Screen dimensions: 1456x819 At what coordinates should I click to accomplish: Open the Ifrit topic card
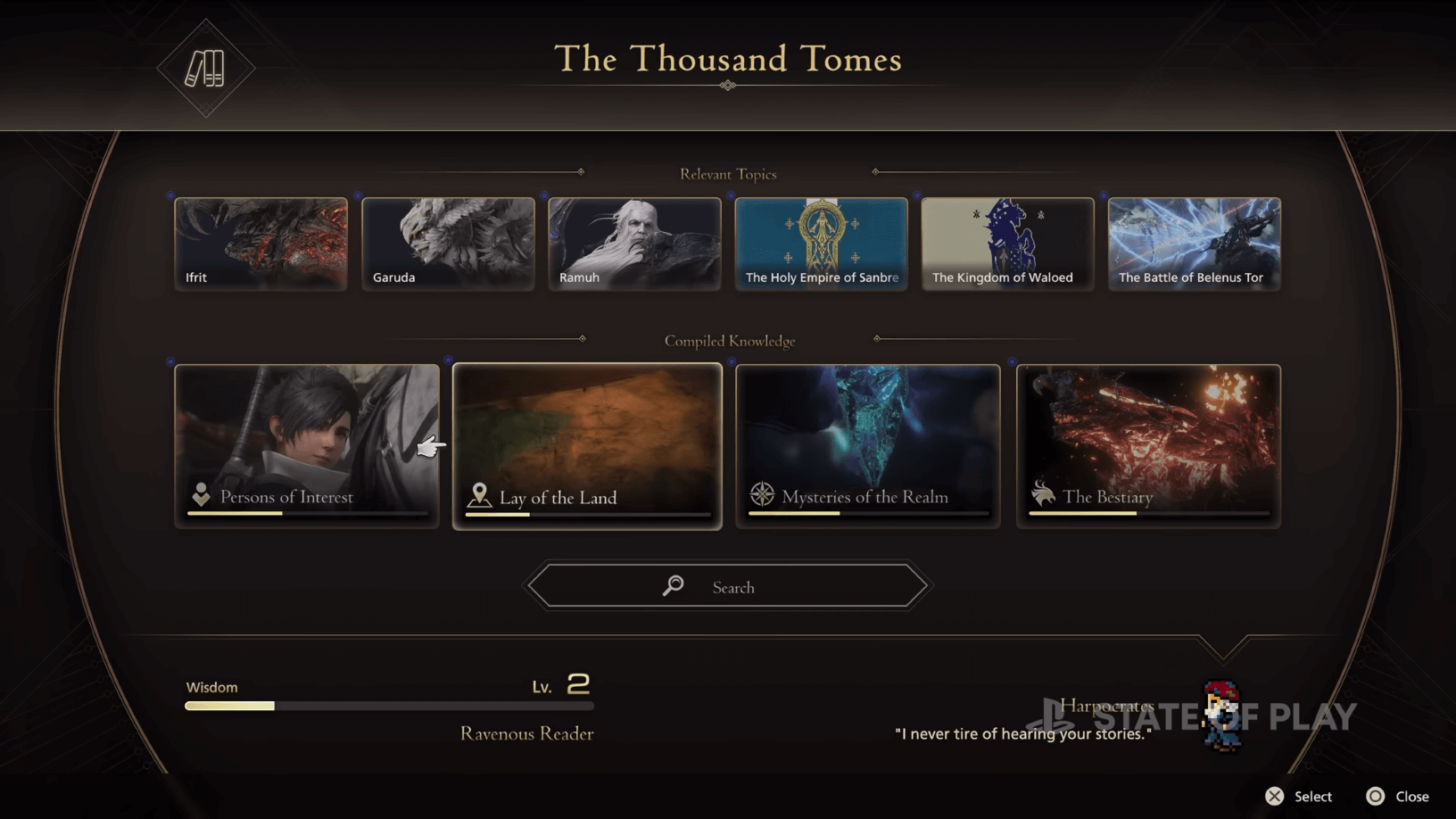pyautogui.click(x=261, y=243)
